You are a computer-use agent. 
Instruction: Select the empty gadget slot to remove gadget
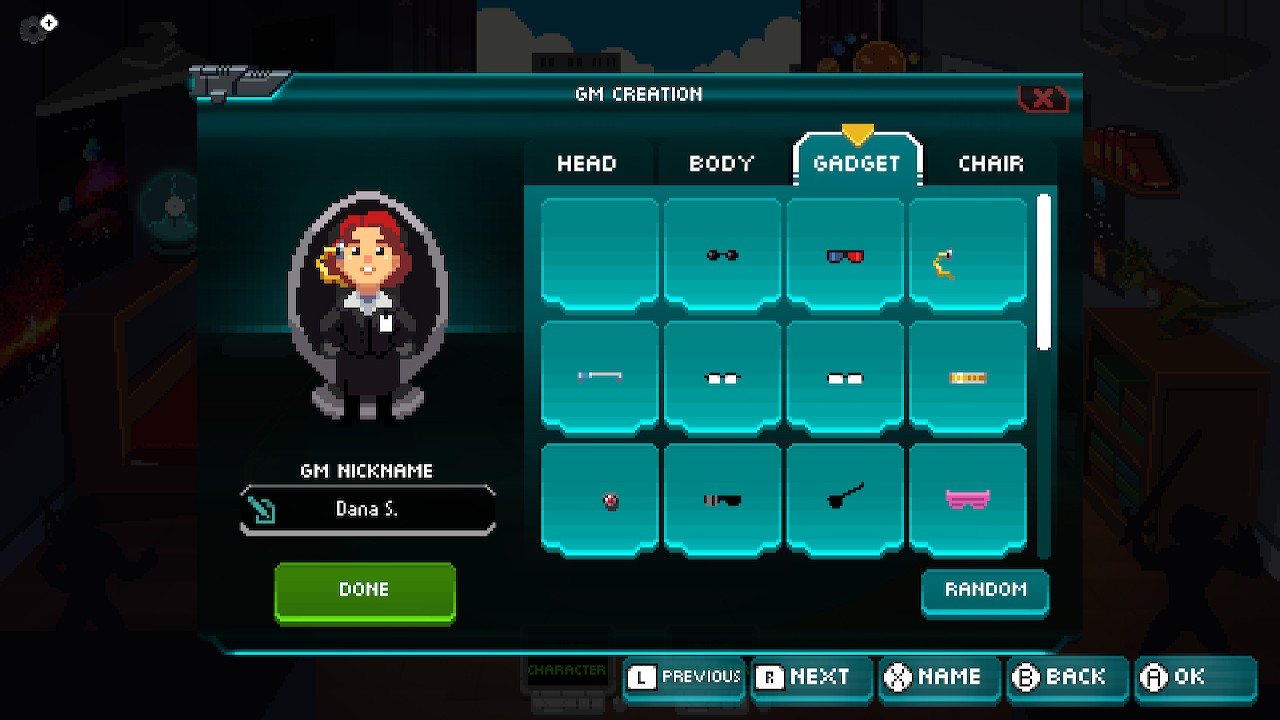click(599, 253)
